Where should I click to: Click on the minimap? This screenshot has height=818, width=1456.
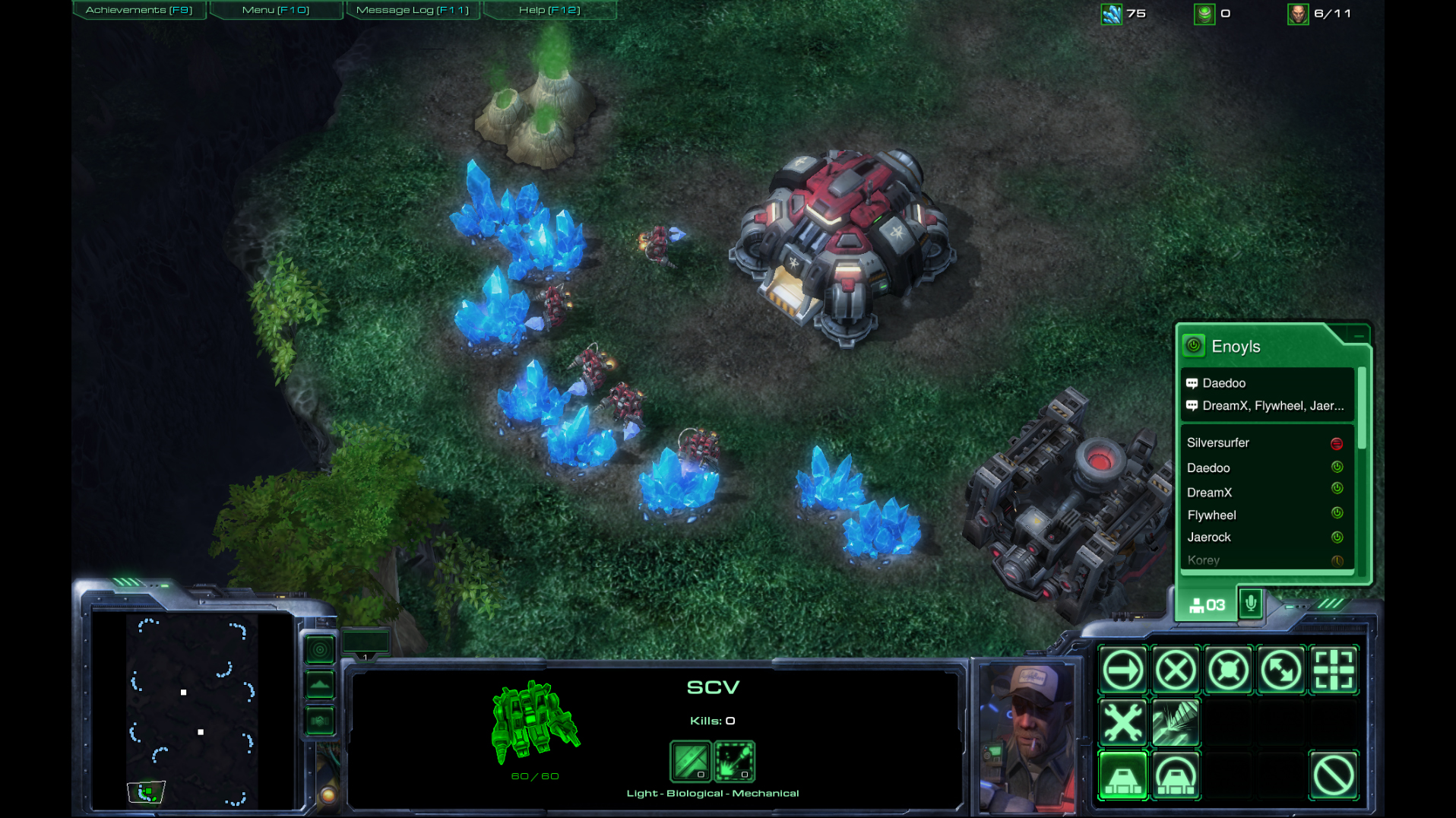point(191,711)
